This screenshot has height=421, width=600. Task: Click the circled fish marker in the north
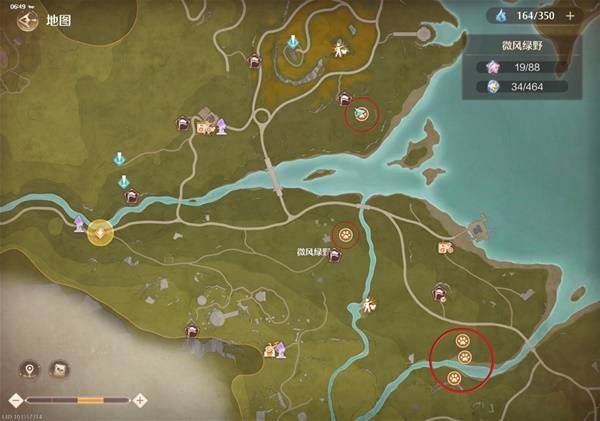361,115
